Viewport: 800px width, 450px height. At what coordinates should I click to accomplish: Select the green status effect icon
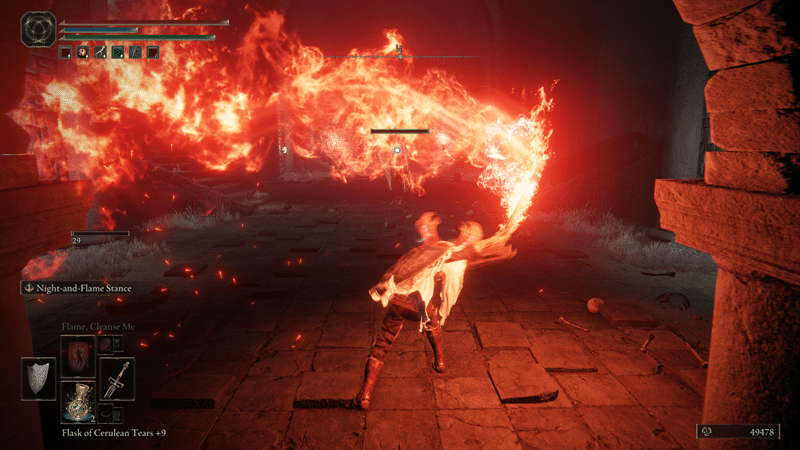(118, 51)
